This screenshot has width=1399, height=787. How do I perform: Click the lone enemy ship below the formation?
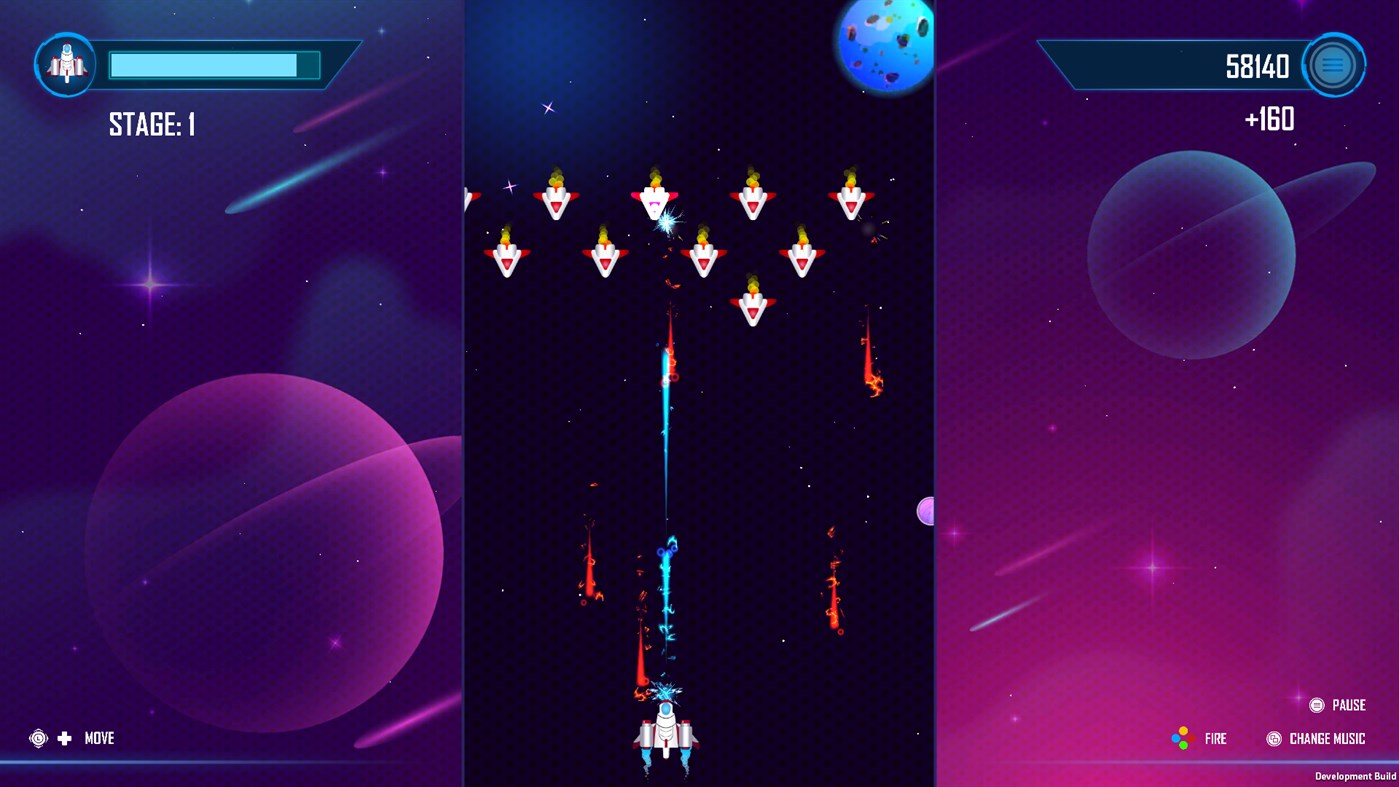point(753,308)
